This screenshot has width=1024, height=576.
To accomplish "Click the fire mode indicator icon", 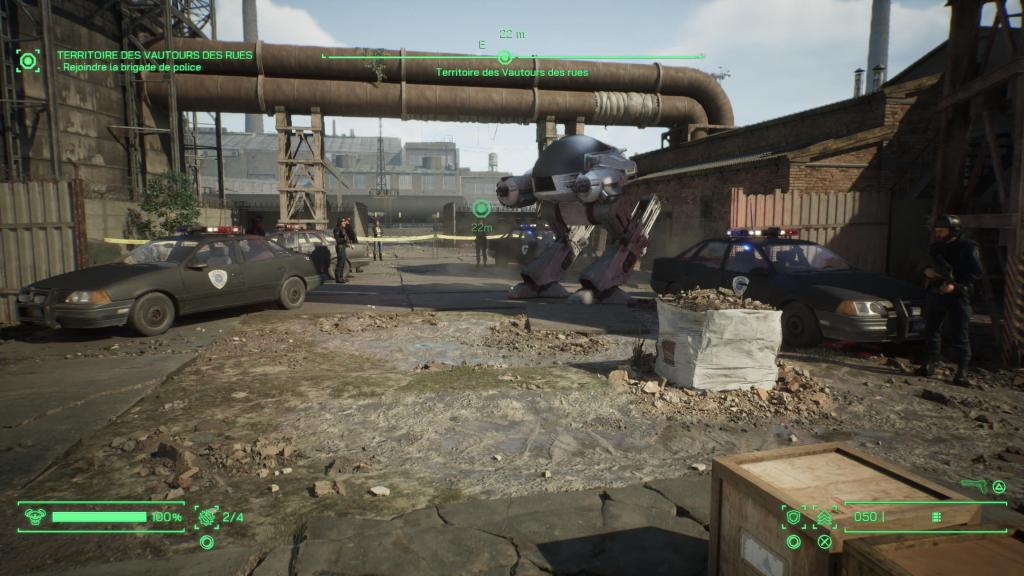I will tap(937, 517).
